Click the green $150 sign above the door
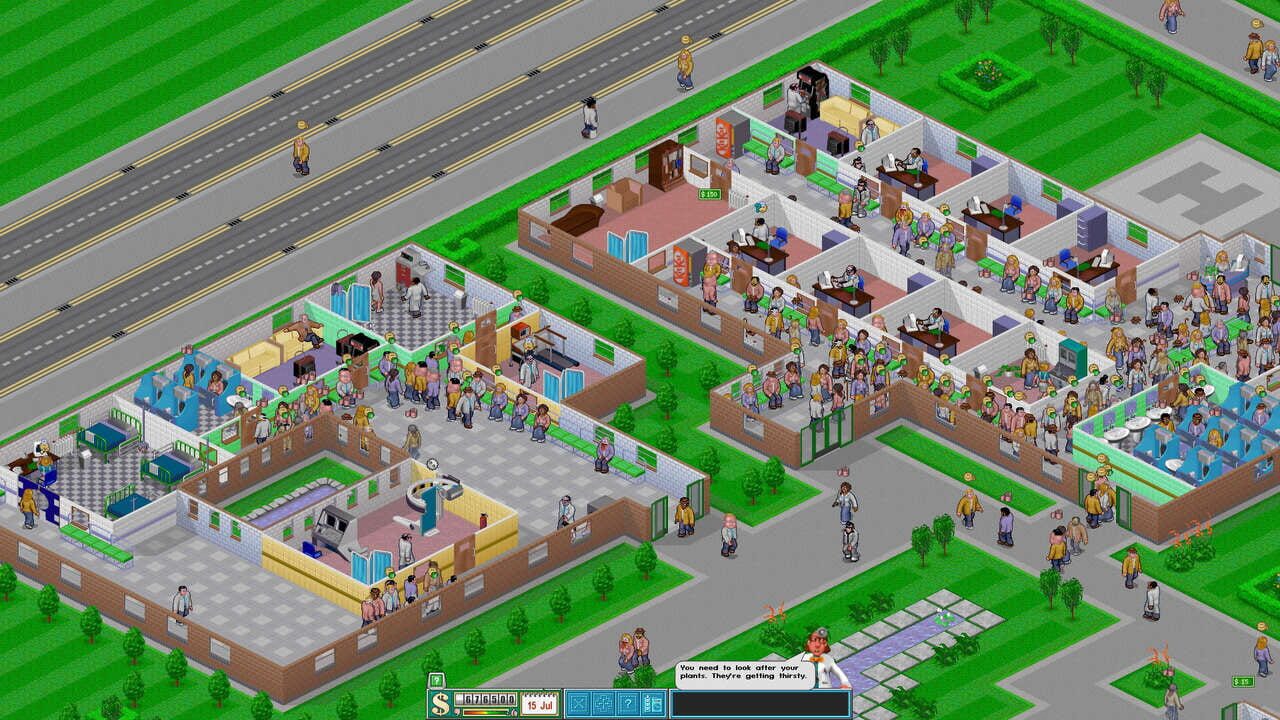Viewport: 1280px width, 720px height. (x=709, y=193)
